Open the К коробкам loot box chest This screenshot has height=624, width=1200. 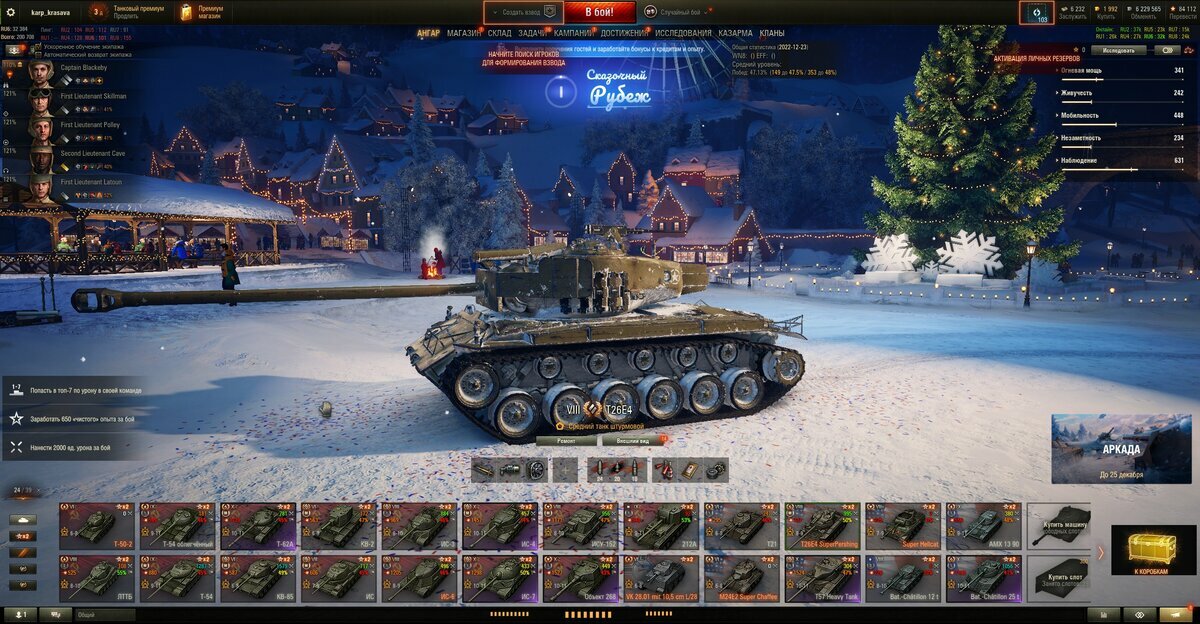pos(1160,551)
